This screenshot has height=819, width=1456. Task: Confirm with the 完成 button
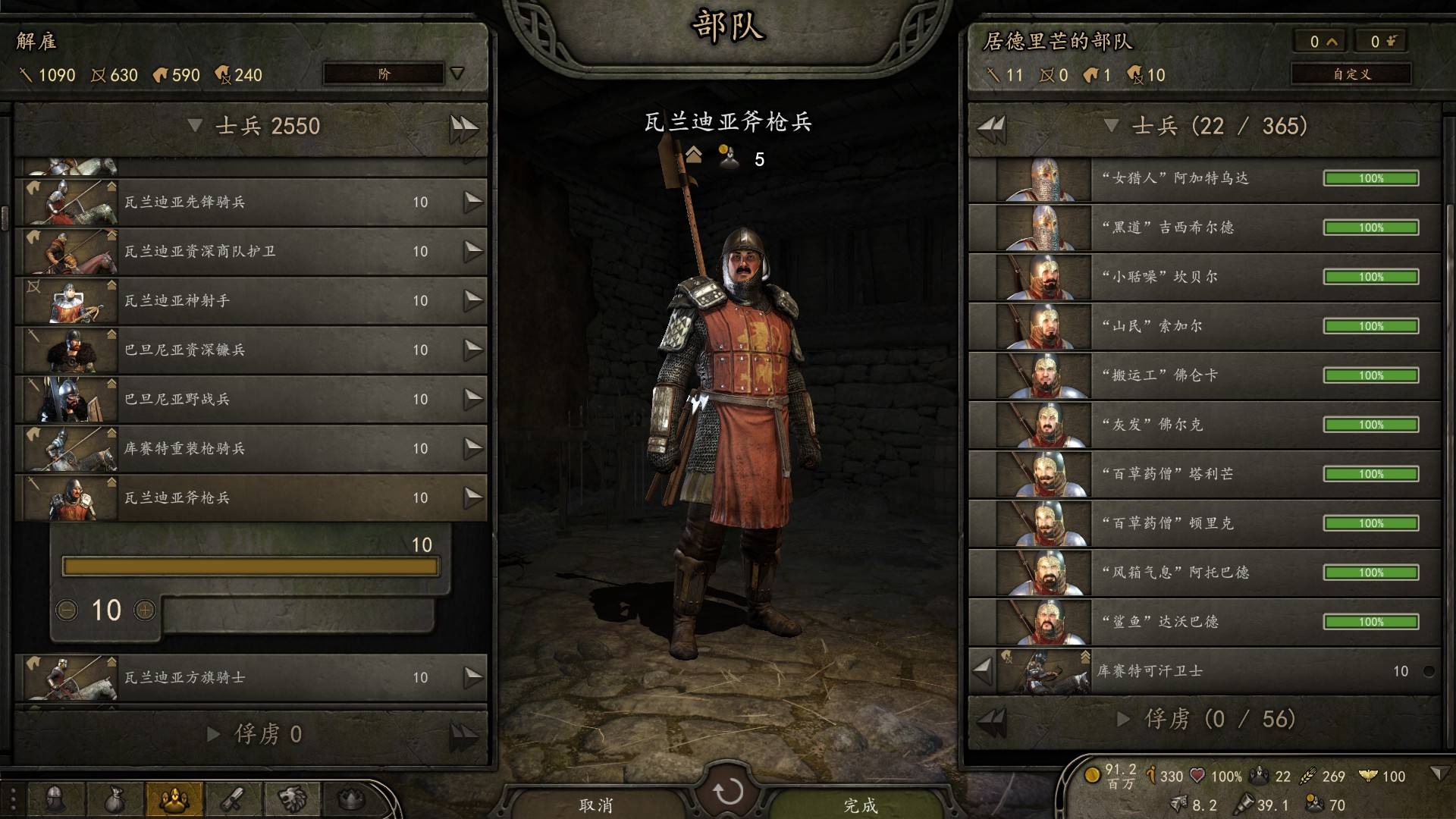(x=860, y=805)
